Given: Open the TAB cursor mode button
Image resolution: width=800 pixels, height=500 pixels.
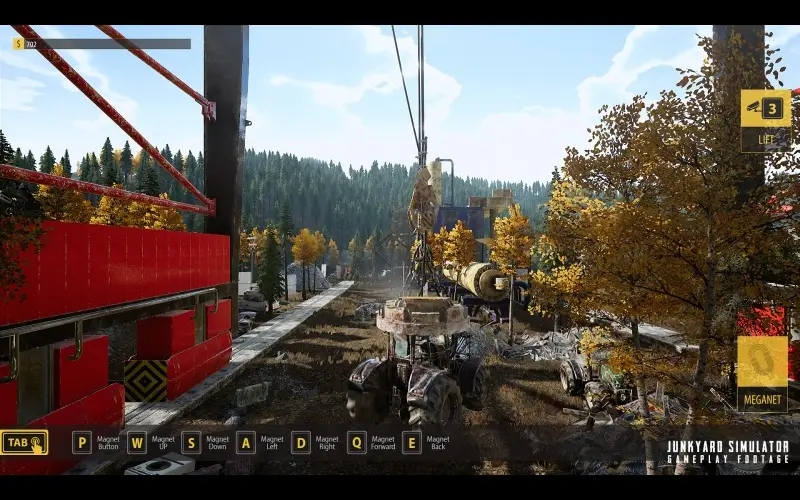Looking at the screenshot, I should coord(24,443).
